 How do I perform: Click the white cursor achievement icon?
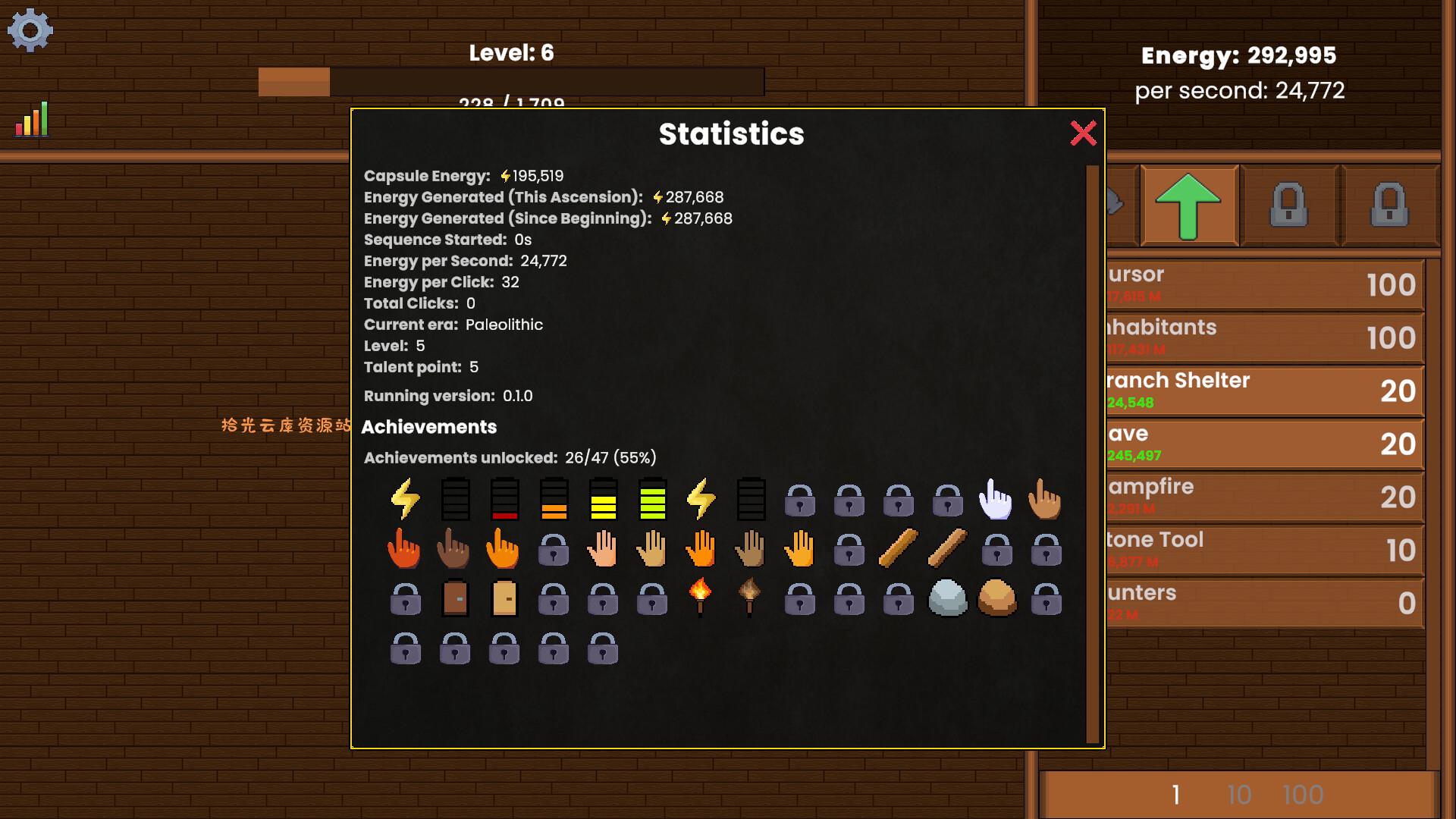pos(996,499)
